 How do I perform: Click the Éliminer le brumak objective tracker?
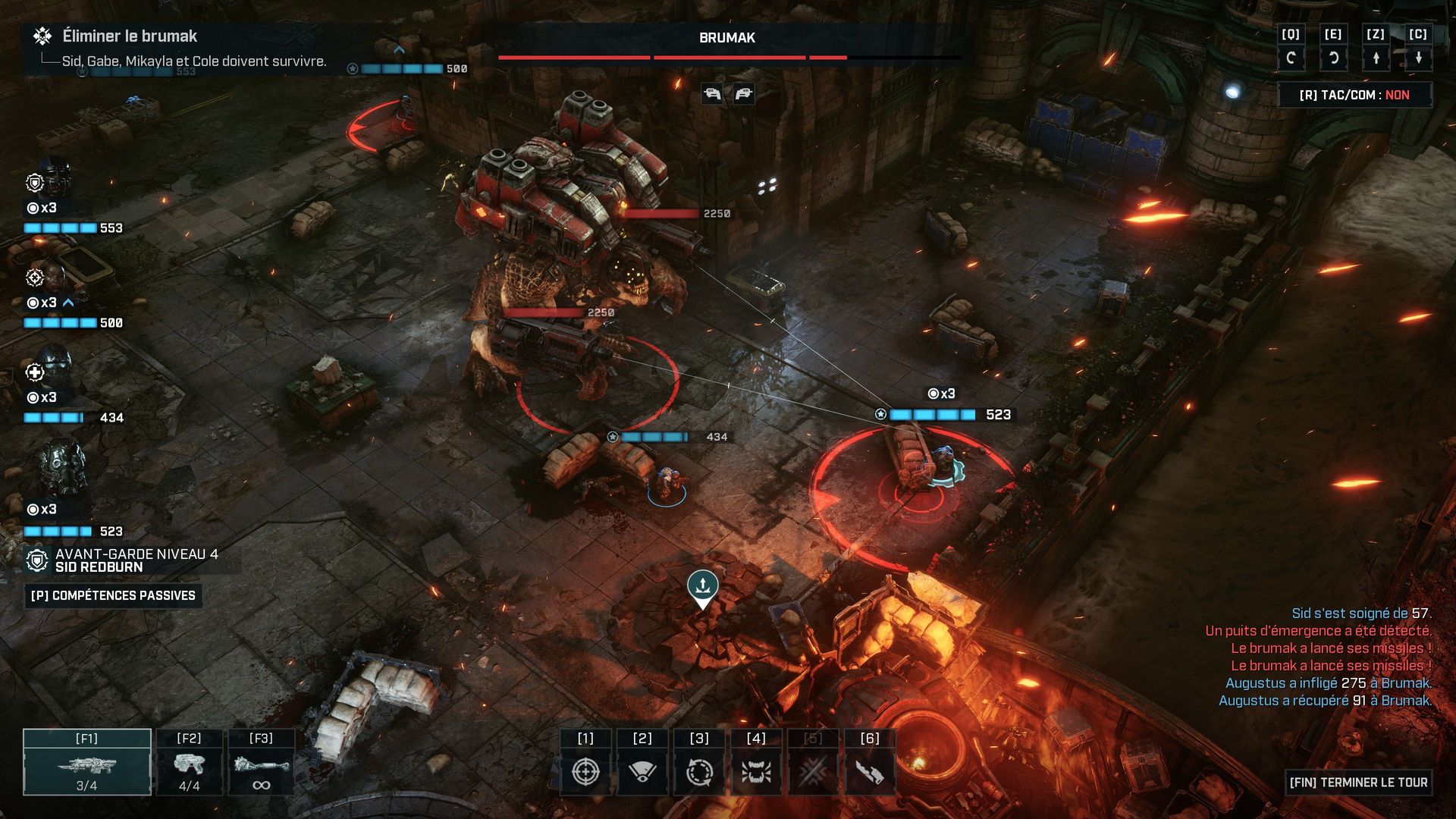pos(129,36)
